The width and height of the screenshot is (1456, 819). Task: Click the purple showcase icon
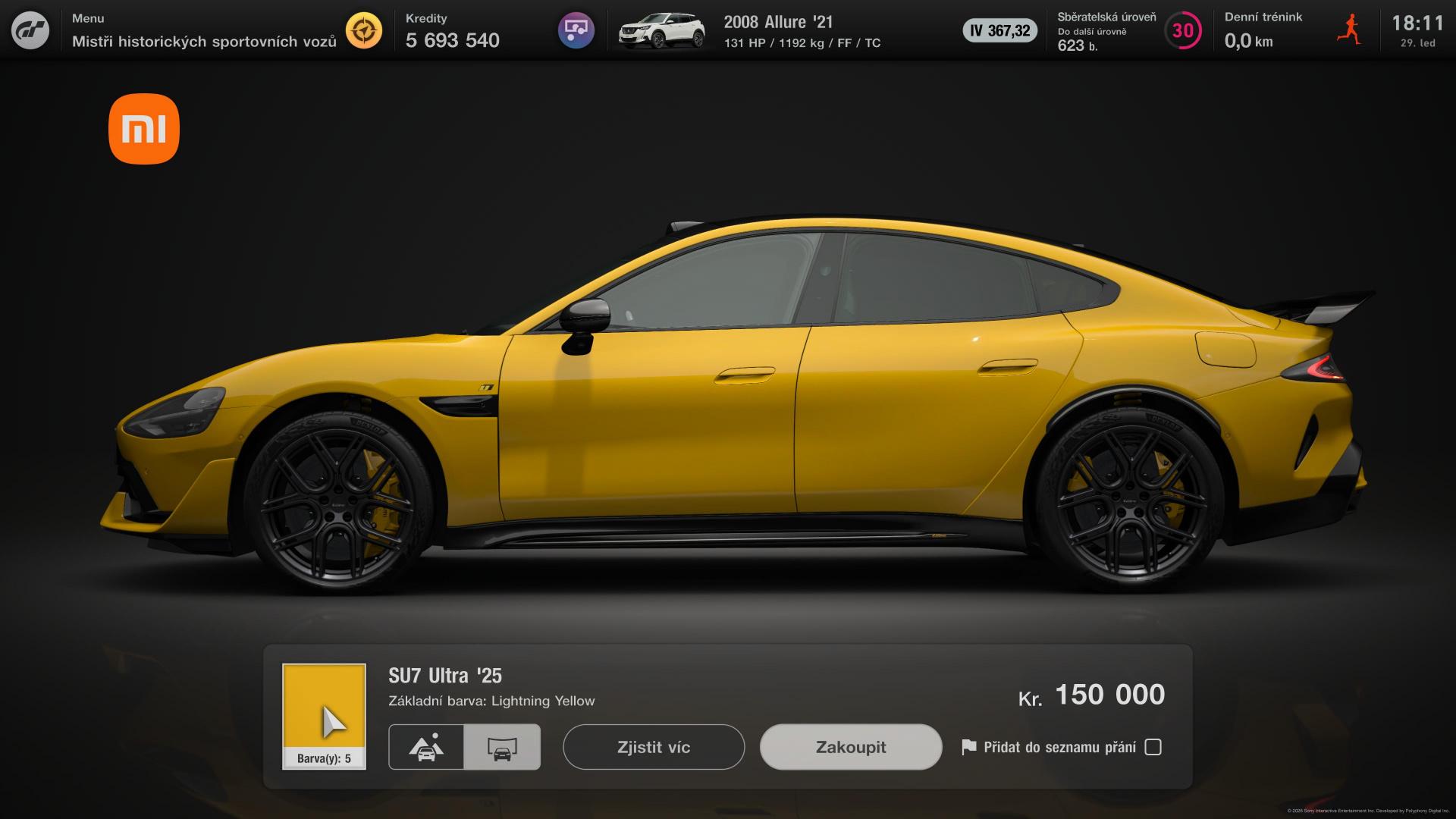[576, 30]
